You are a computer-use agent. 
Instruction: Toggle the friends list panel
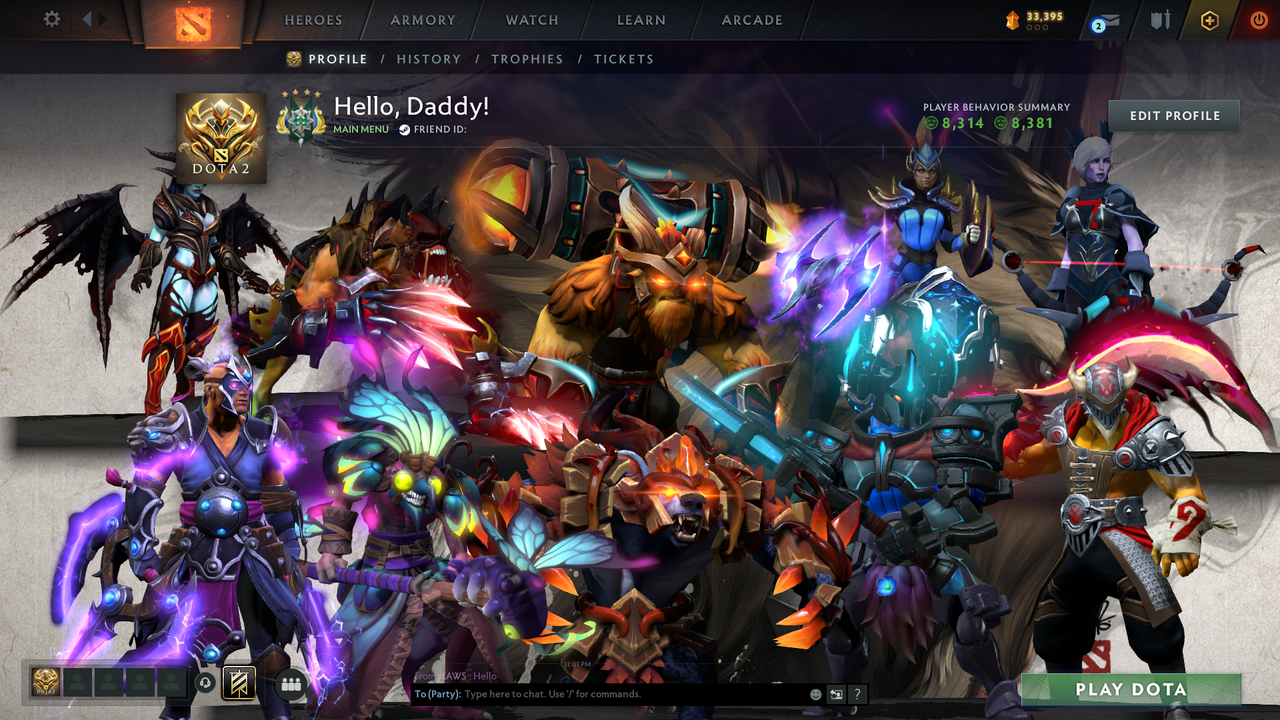(x=290, y=685)
